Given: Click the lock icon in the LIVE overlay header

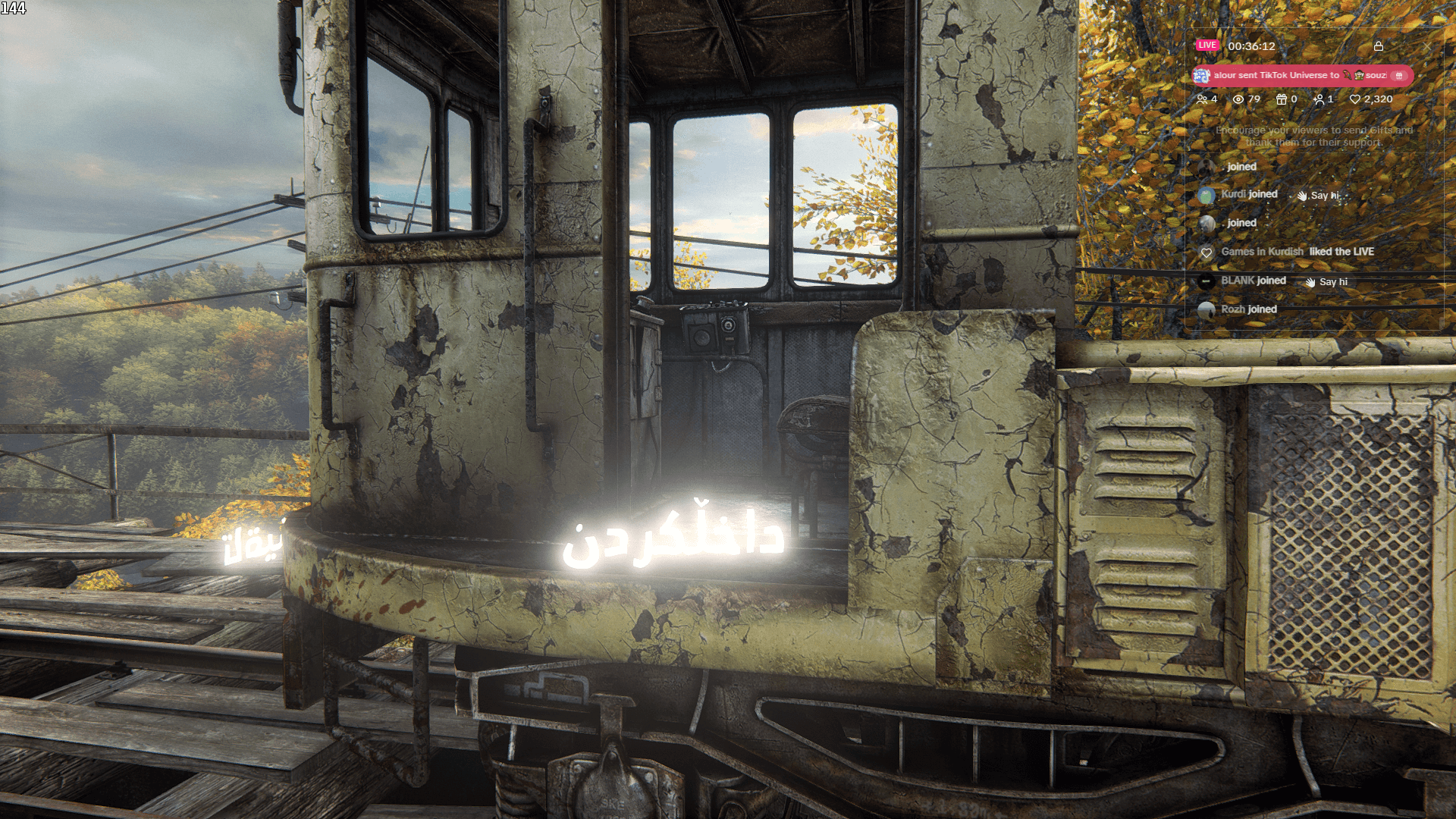Looking at the screenshot, I should (1379, 46).
